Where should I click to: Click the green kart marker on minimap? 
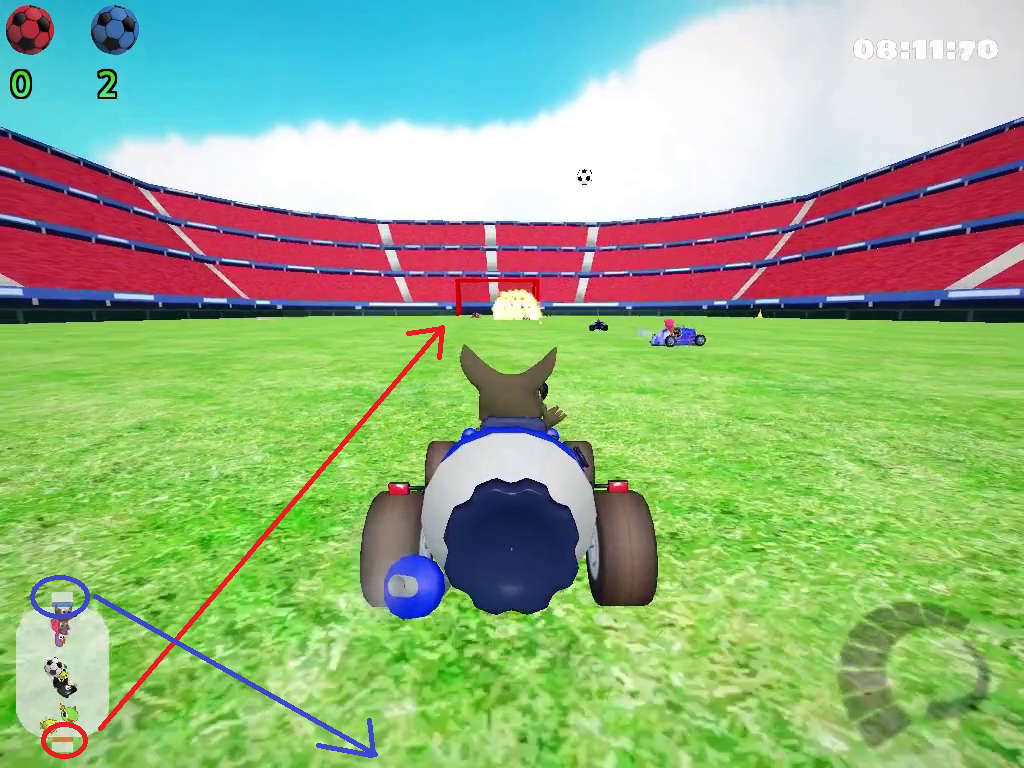(x=68, y=714)
